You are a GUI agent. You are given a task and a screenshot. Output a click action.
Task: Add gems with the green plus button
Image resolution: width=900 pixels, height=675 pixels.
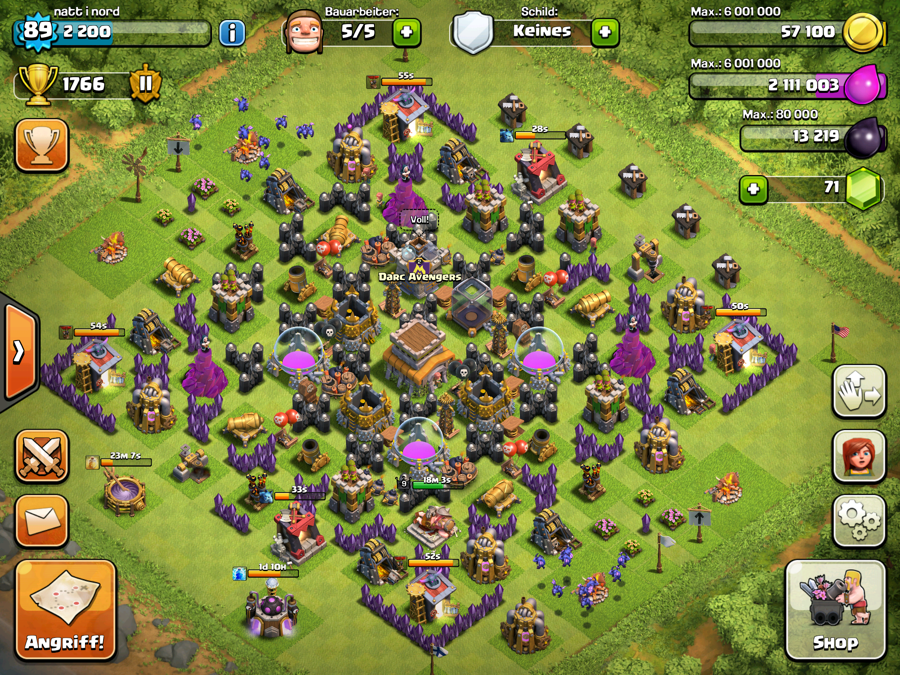click(x=754, y=188)
